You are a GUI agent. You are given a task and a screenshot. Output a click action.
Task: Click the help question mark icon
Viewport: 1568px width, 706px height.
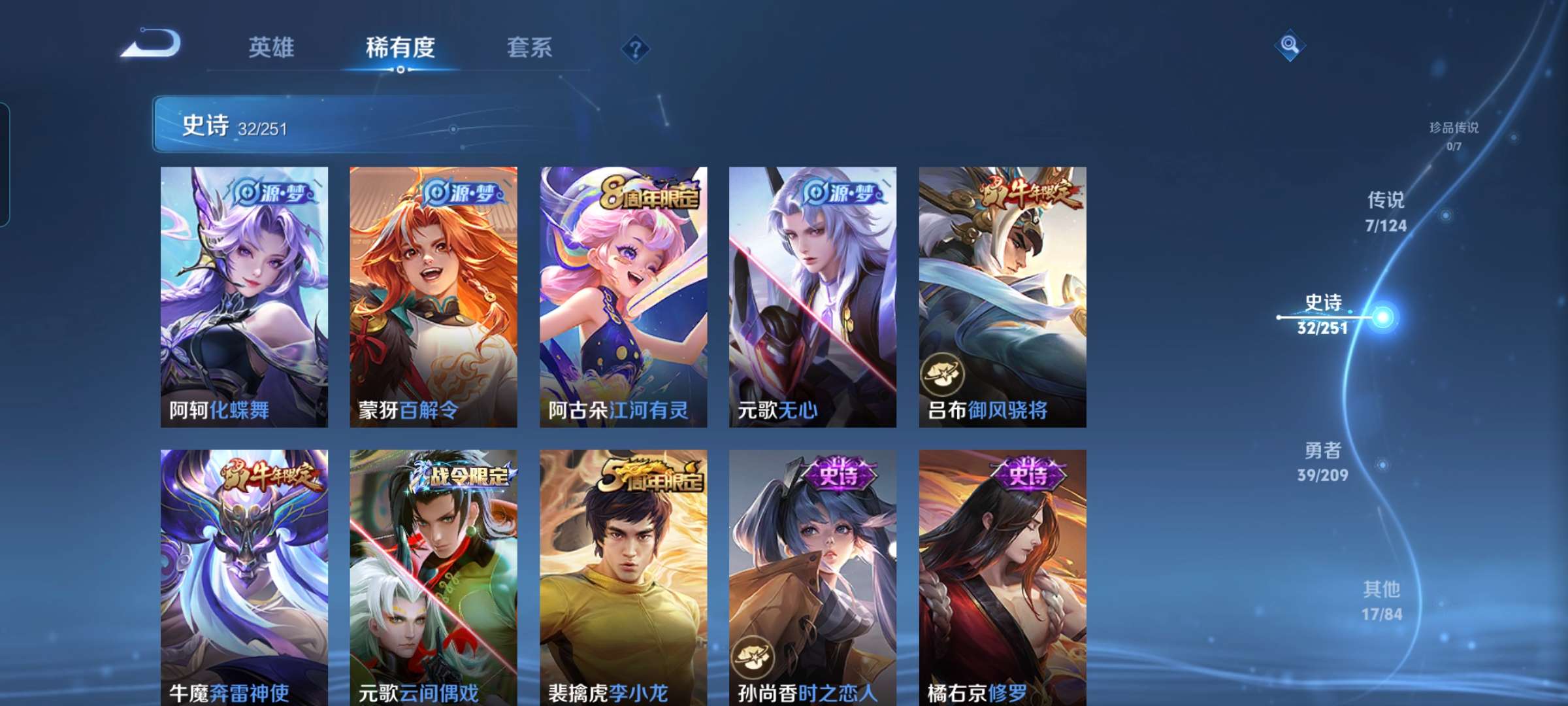tap(636, 48)
